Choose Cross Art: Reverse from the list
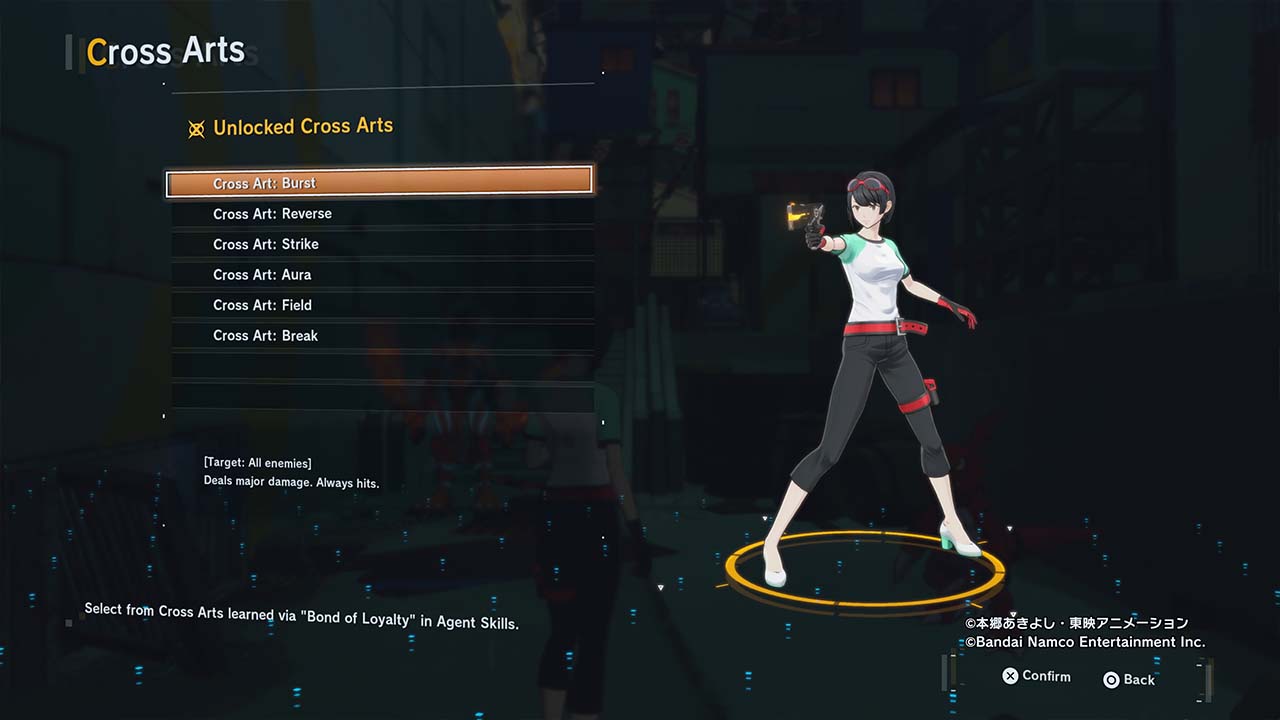The width and height of the screenshot is (1280, 720). (x=380, y=214)
